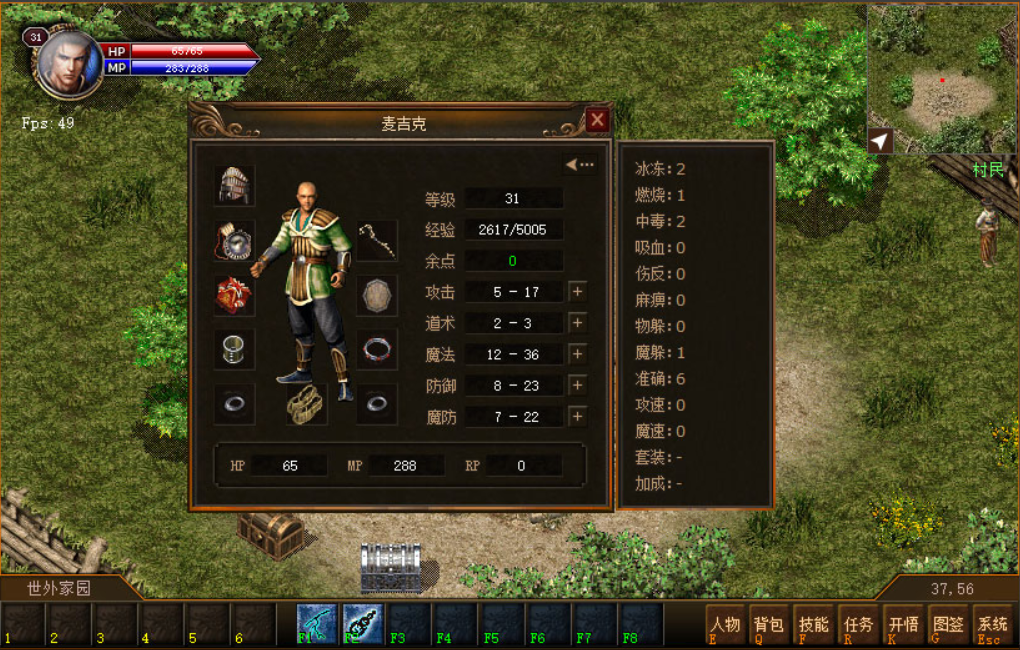Add a point to 魔防
The image size is (1020, 650).
(577, 416)
